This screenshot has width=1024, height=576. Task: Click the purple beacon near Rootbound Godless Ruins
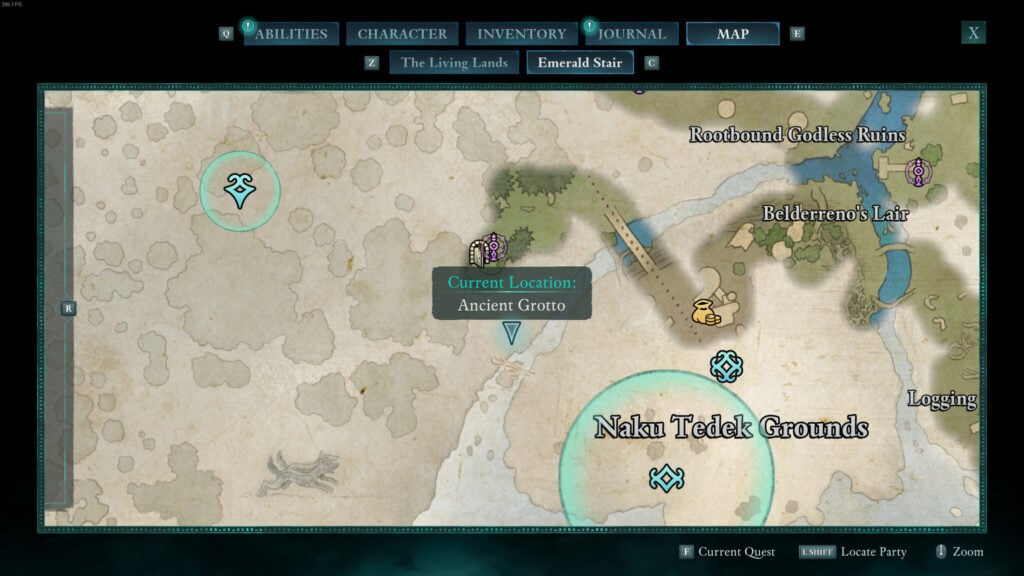point(918,173)
